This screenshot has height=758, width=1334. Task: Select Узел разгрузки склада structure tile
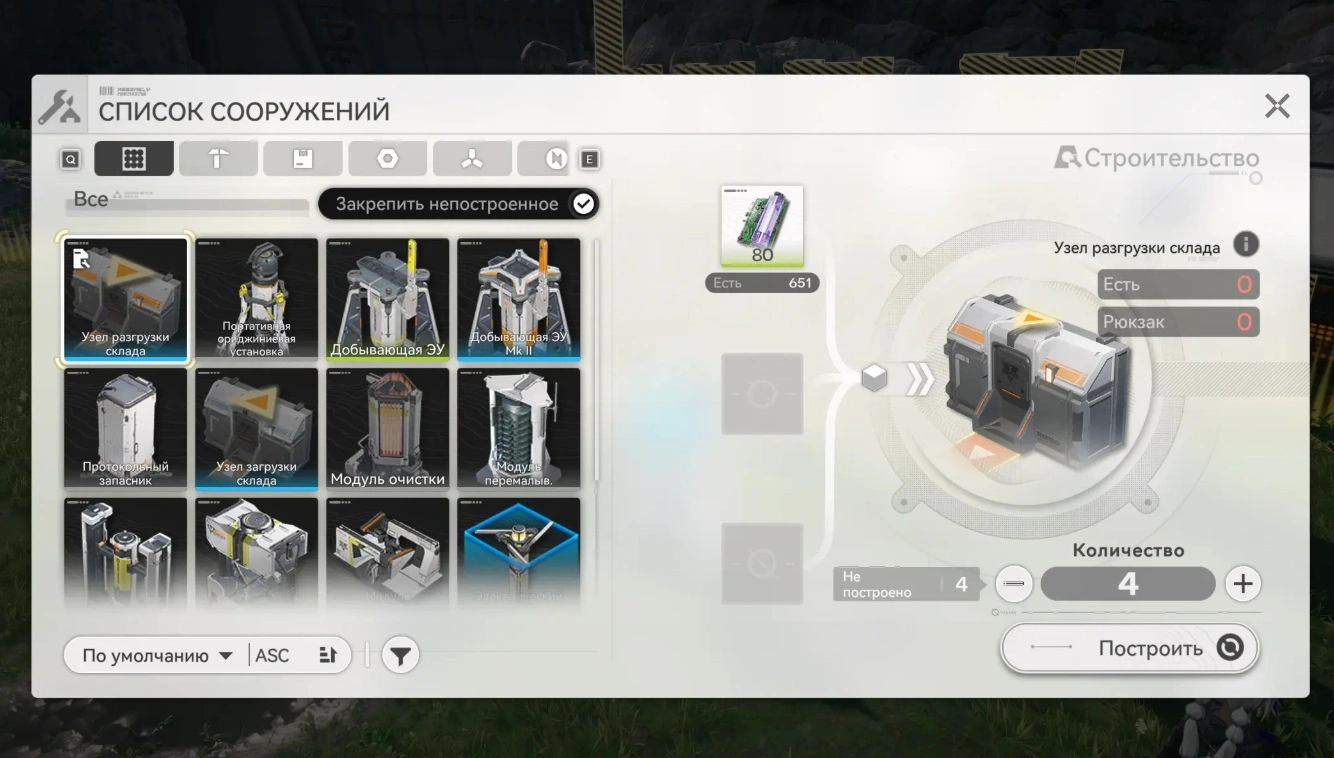[125, 298]
